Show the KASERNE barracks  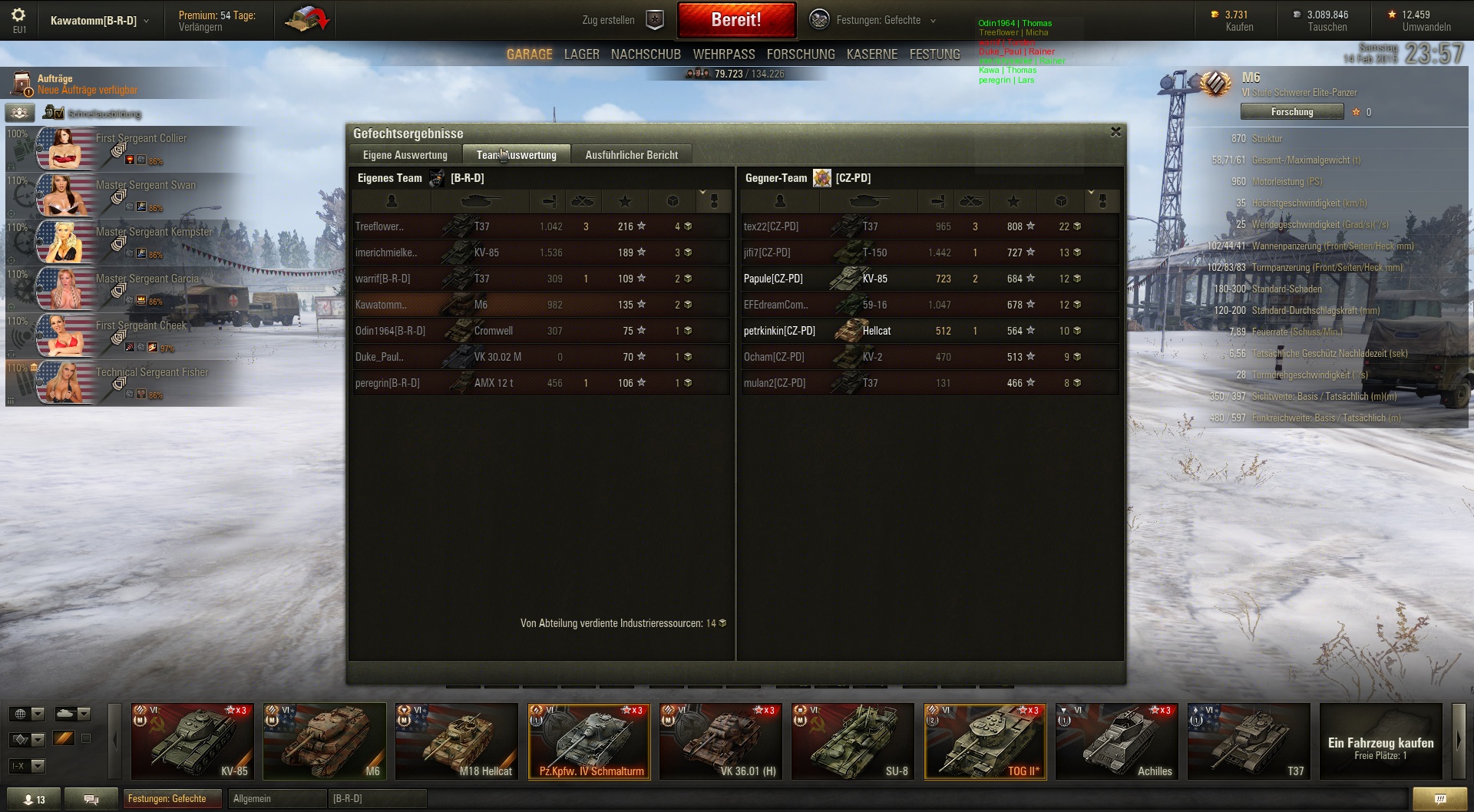[872, 54]
